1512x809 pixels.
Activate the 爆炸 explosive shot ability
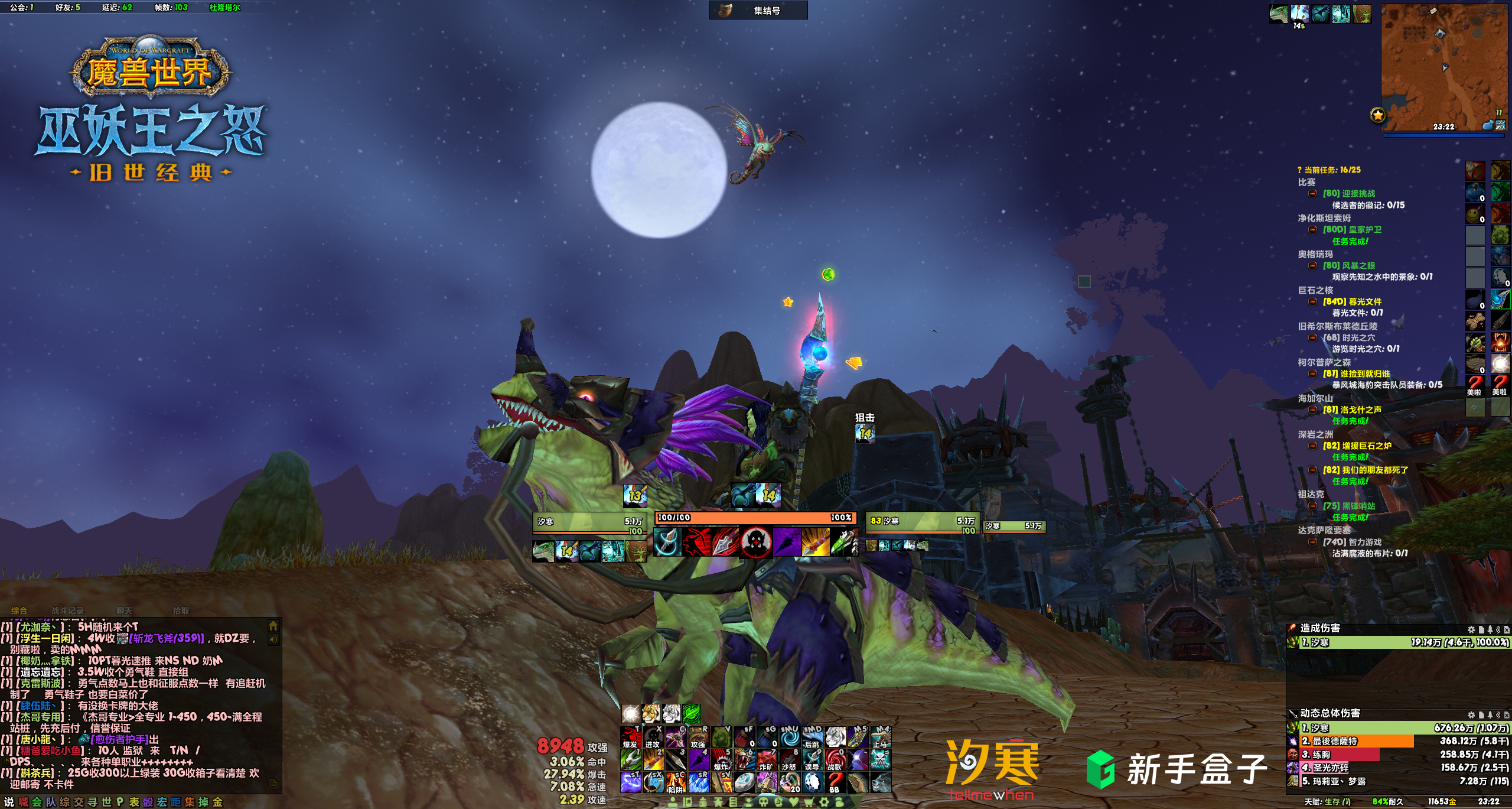[x=721, y=760]
